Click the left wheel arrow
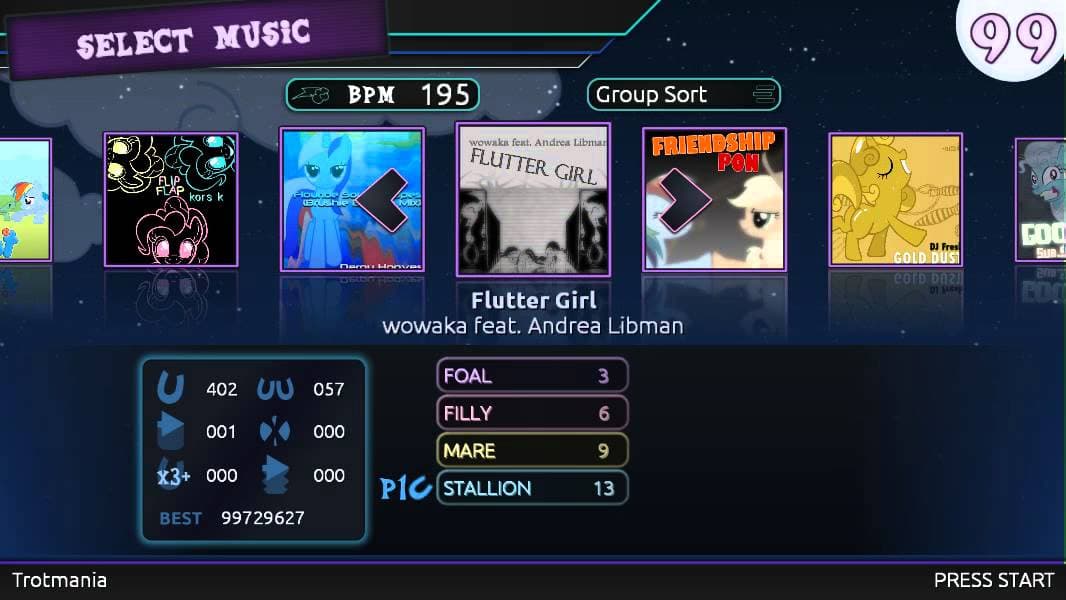1066x600 pixels. 384,200
